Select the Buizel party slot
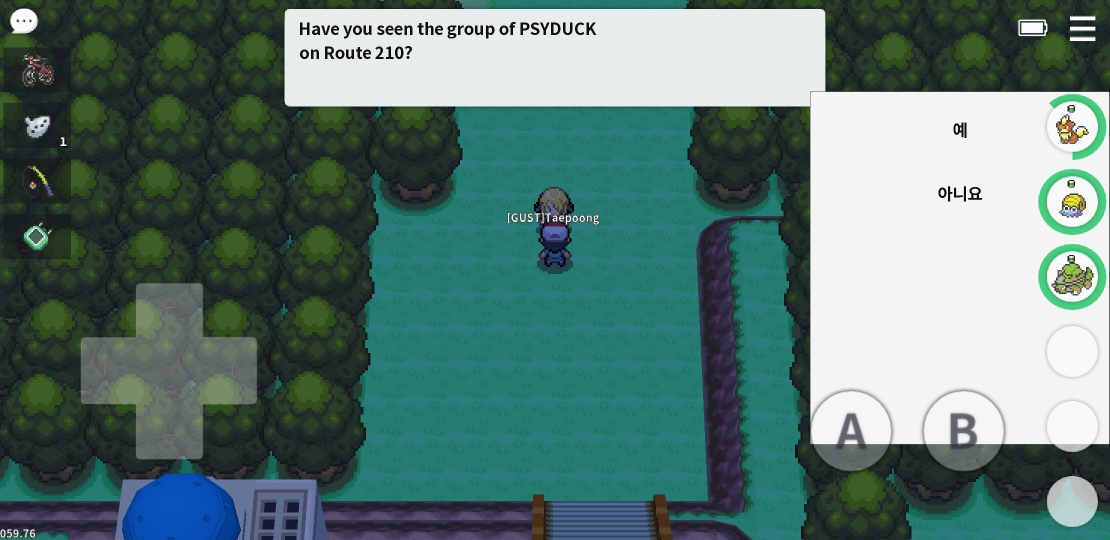 pos(1073,127)
